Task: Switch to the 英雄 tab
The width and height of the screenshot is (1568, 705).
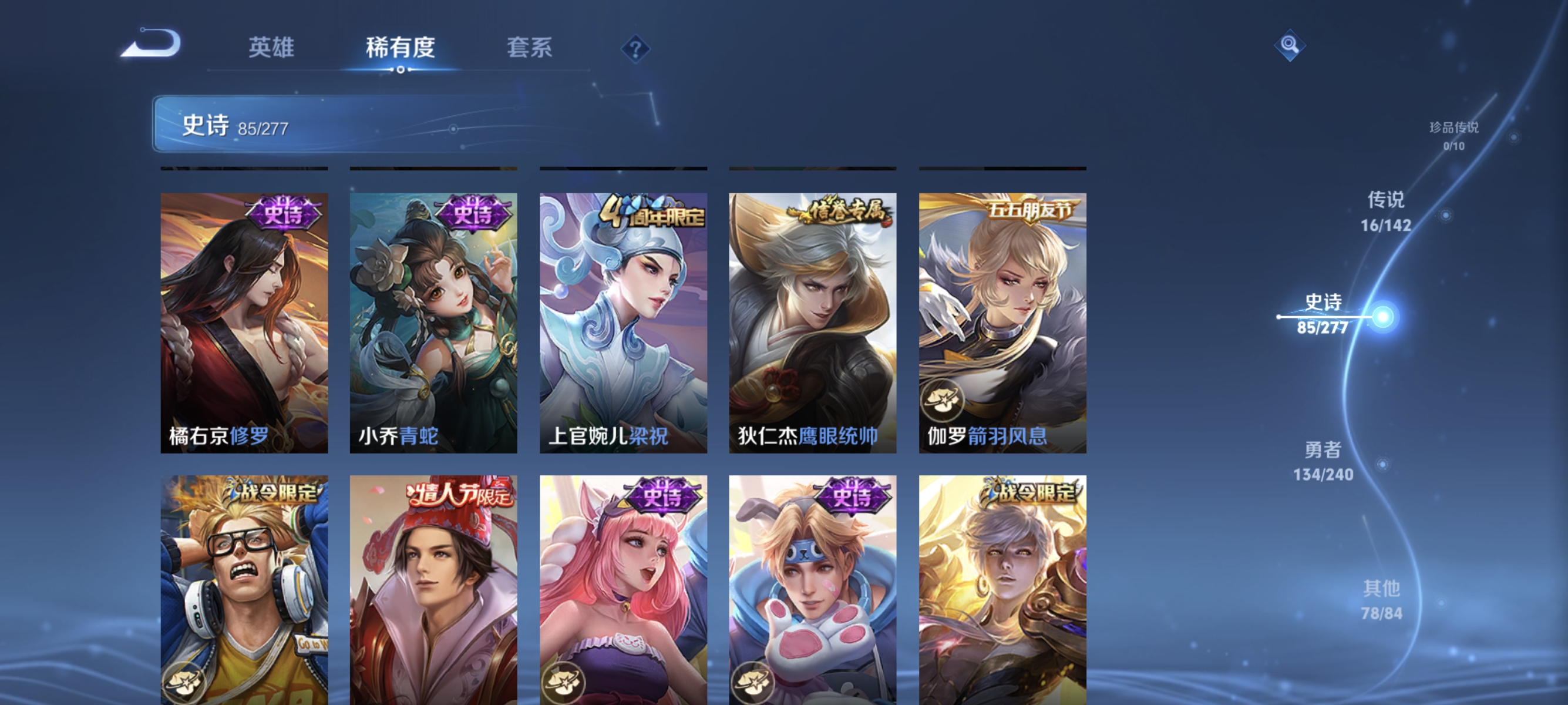Action: pyautogui.click(x=272, y=49)
